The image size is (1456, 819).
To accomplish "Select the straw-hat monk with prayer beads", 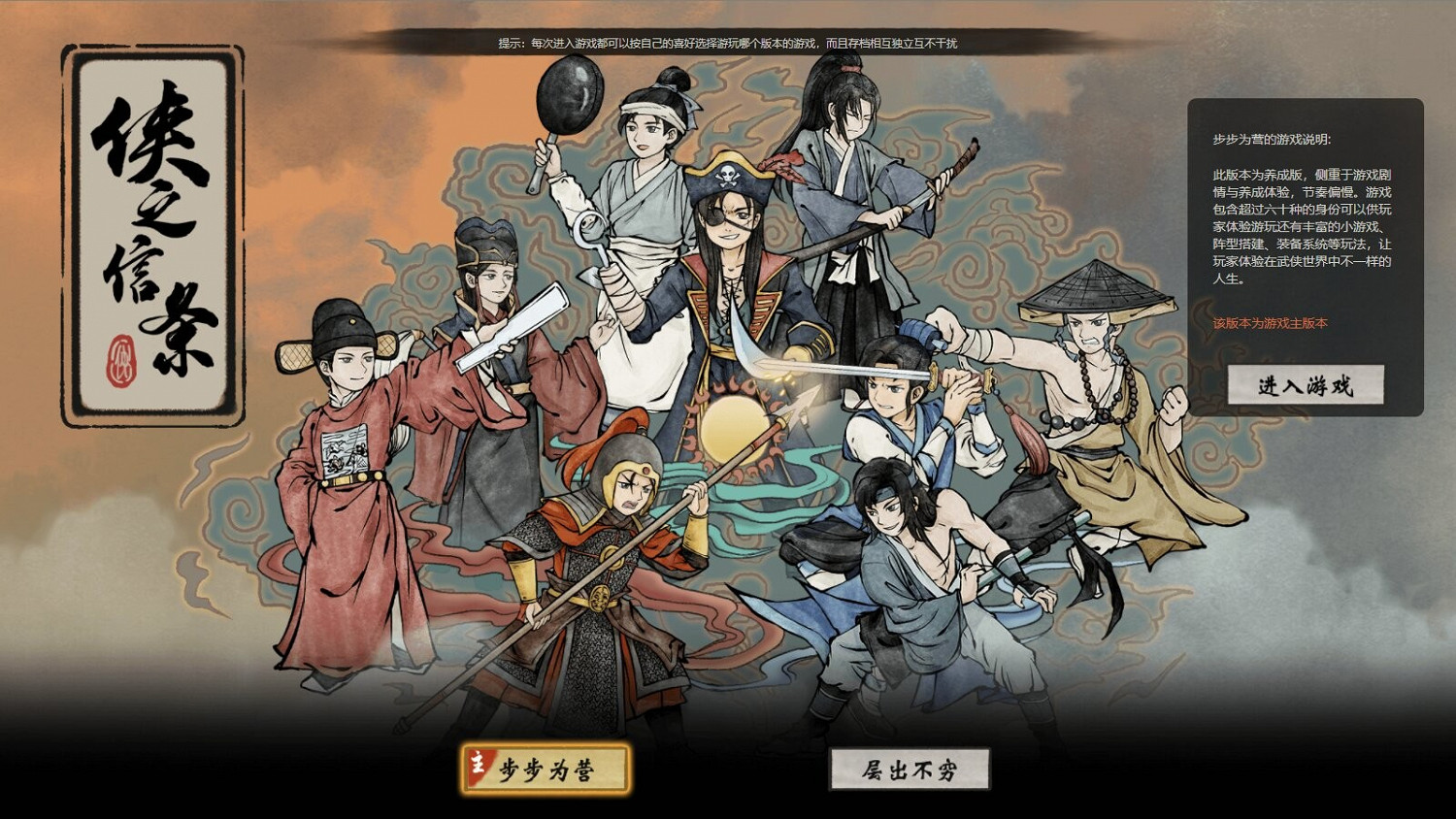I will pyautogui.click(x=1082, y=378).
